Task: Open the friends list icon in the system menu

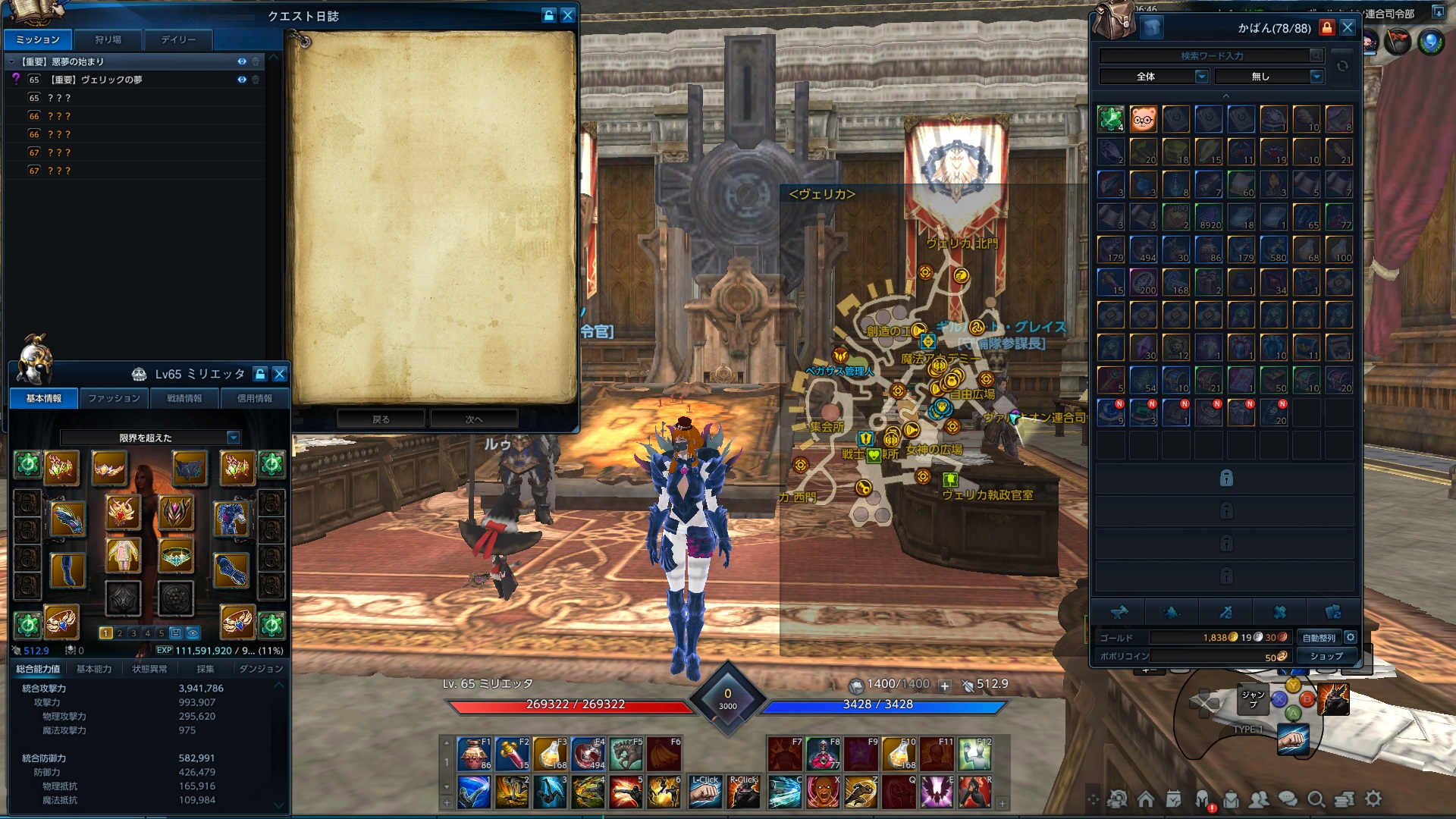Action: click(1260, 798)
